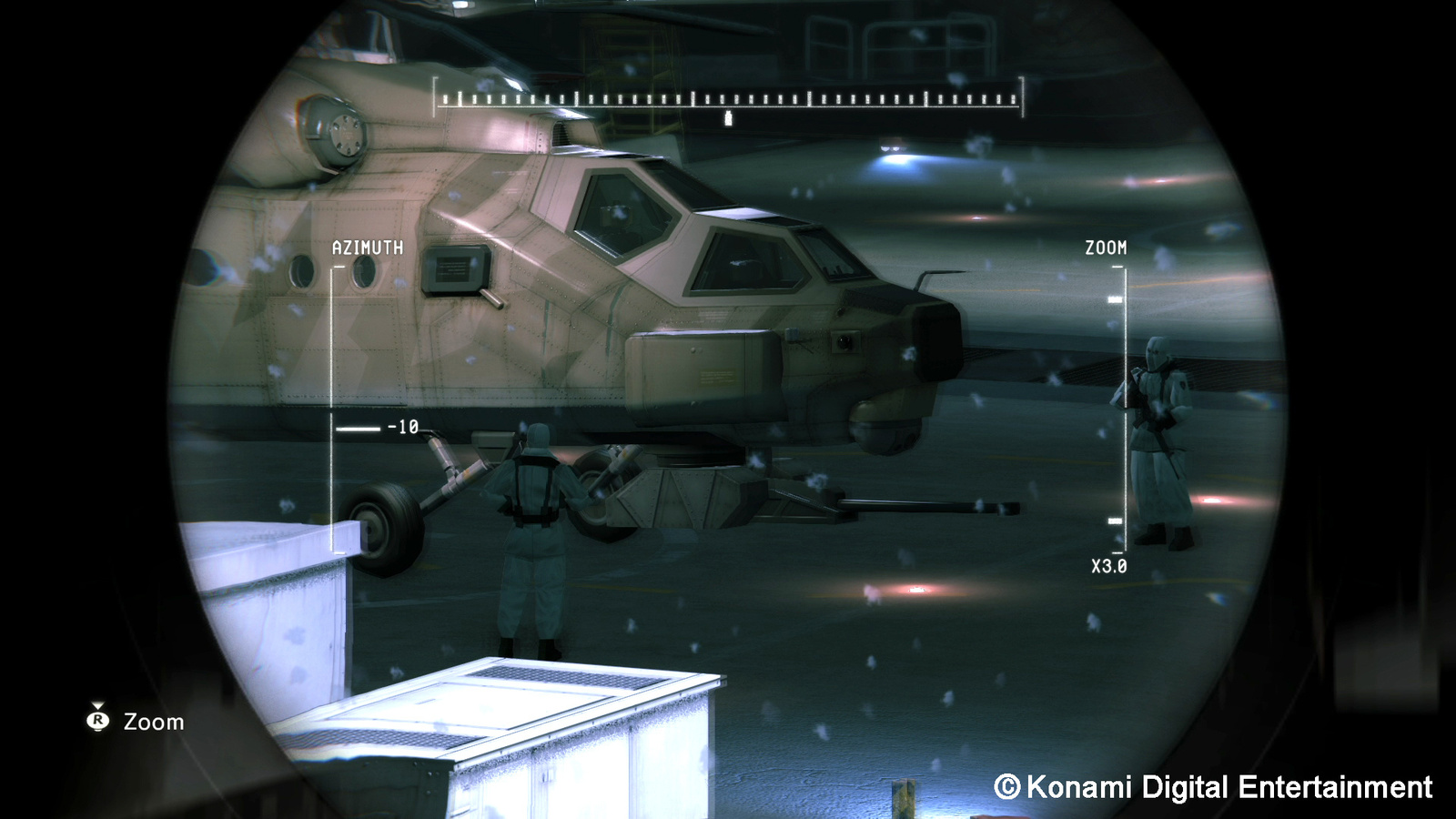Select the ZOOM text label

pos(1105,245)
